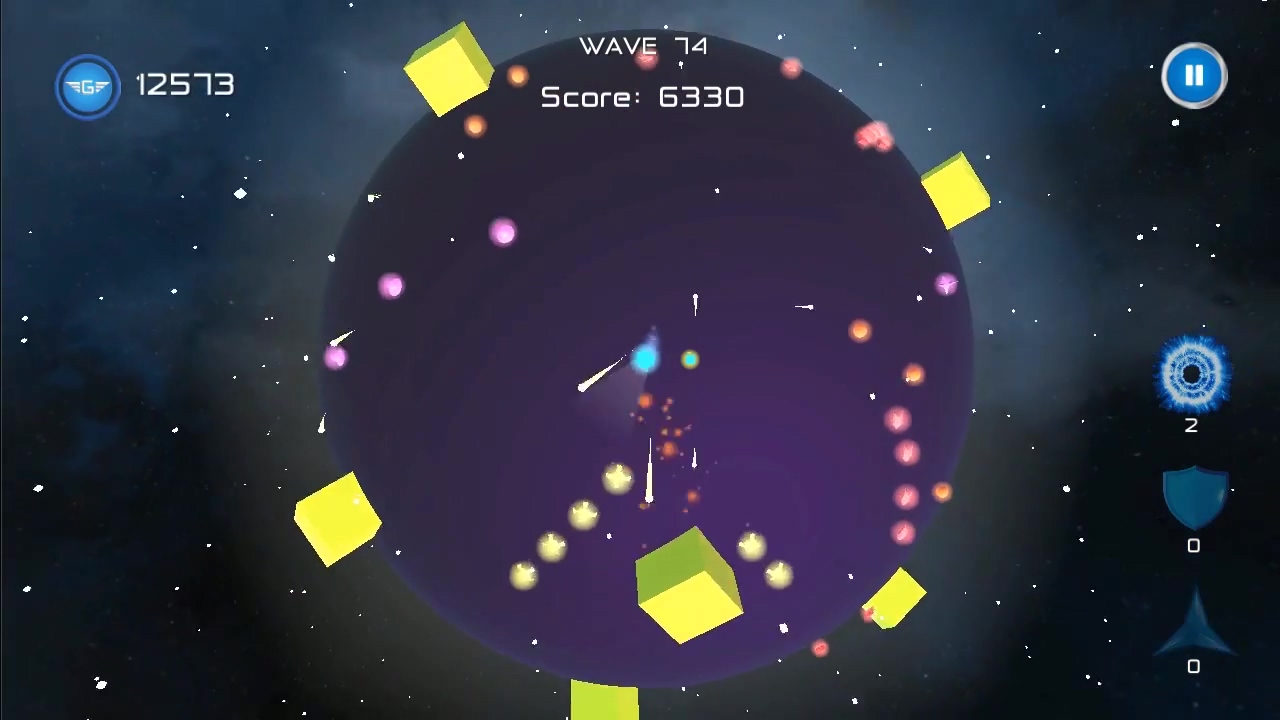Activate the shockwave power-up
Screen dimensions: 1280x720
(1192, 375)
